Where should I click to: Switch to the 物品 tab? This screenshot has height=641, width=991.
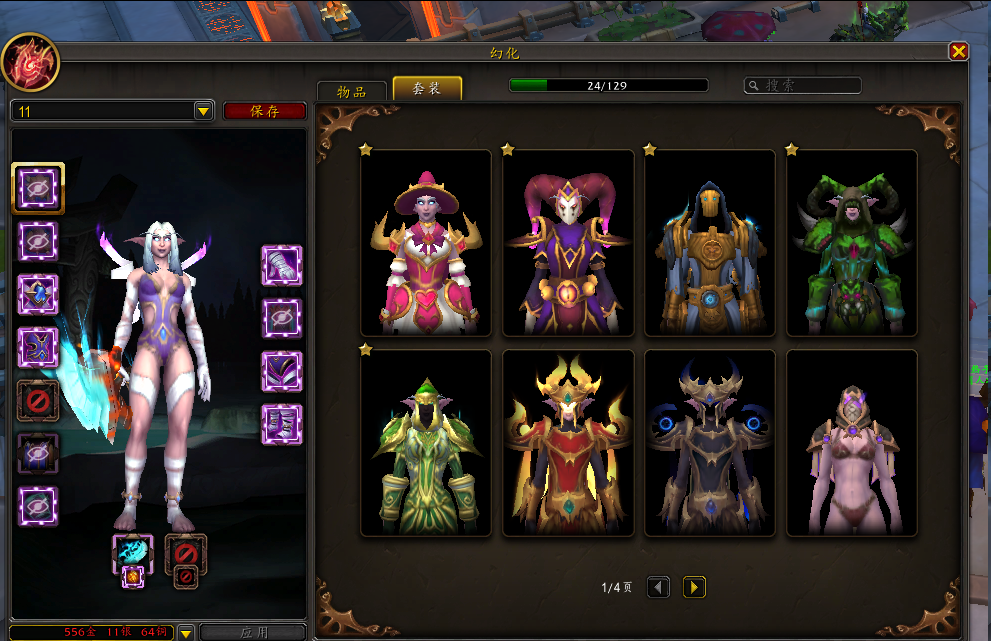coord(351,91)
